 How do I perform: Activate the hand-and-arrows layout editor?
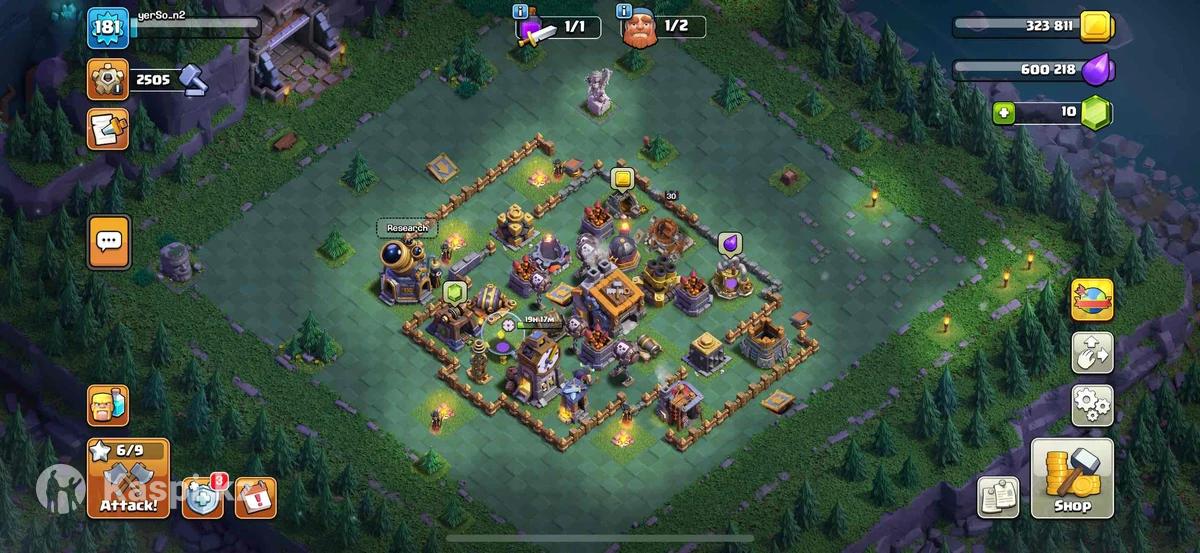pyautogui.click(x=1092, y=352)
